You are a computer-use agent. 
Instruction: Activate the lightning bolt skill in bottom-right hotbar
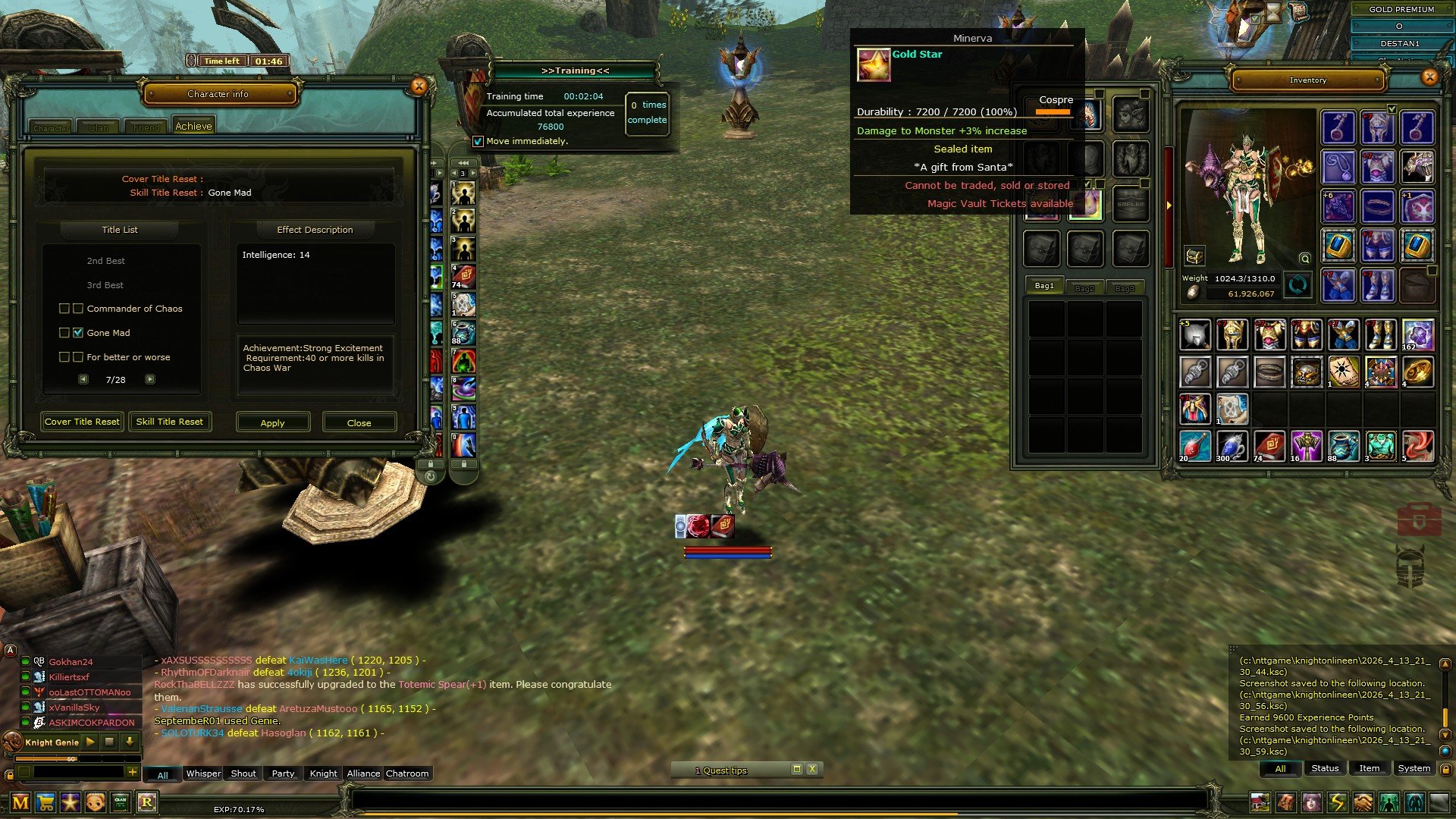(x=1338, y=802)
